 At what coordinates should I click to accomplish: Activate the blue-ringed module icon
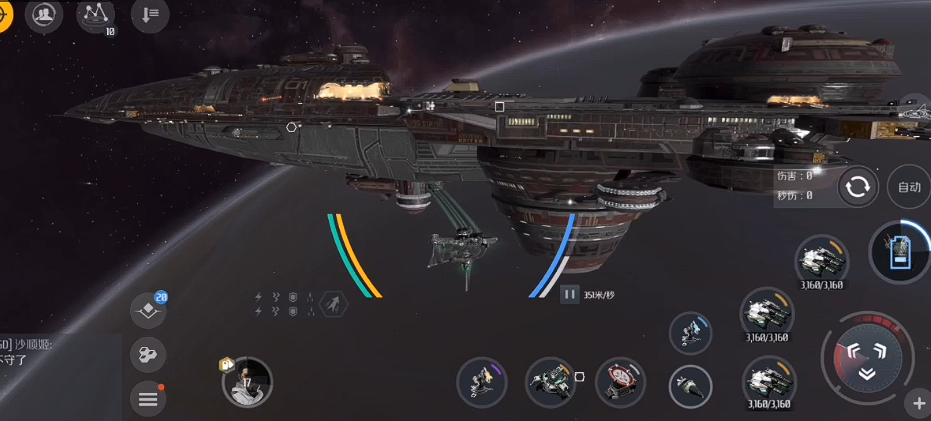click(x=690, y=333)
